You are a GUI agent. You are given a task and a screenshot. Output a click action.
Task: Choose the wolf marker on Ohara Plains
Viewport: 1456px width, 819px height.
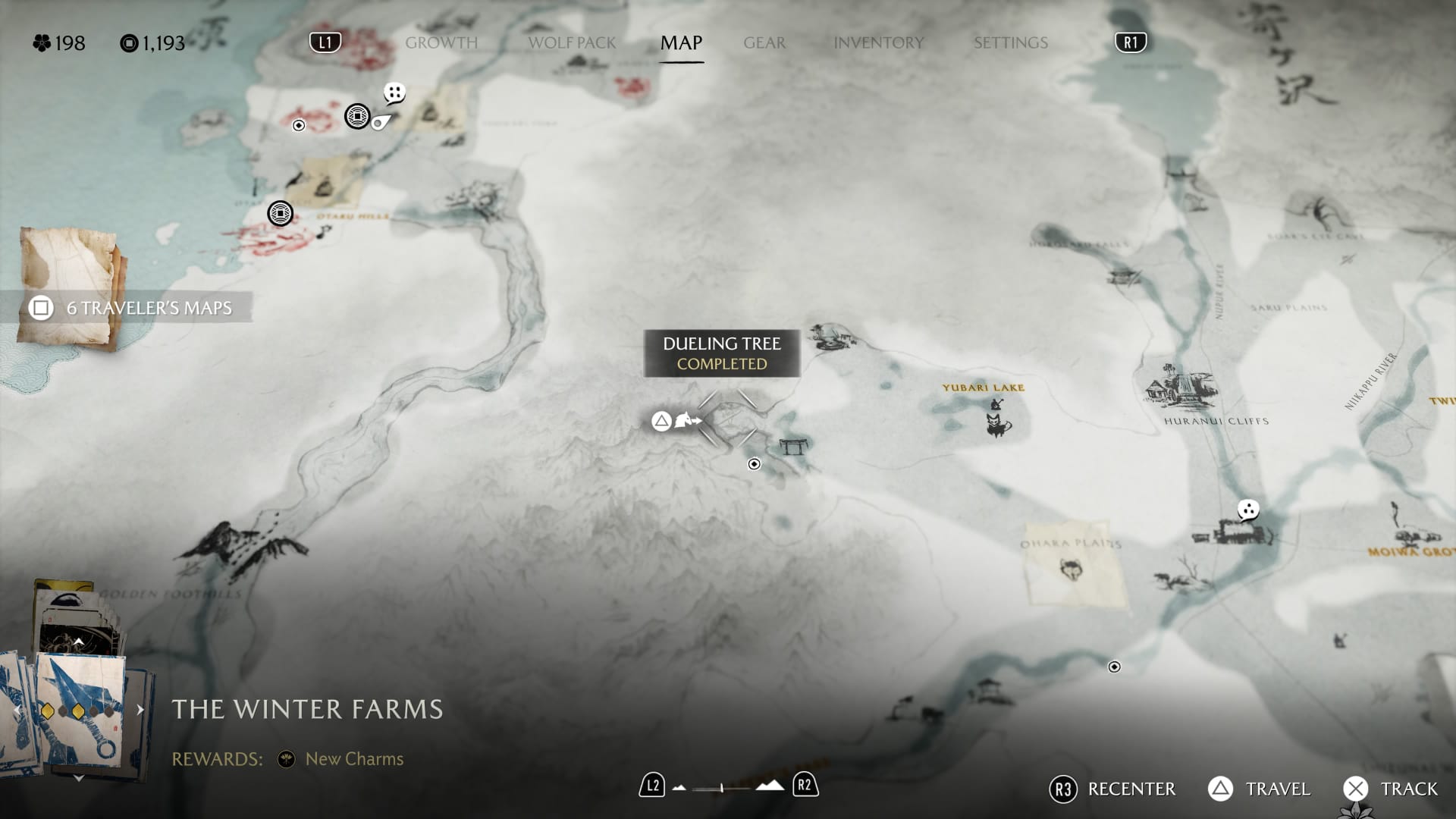pos(1071,569)
